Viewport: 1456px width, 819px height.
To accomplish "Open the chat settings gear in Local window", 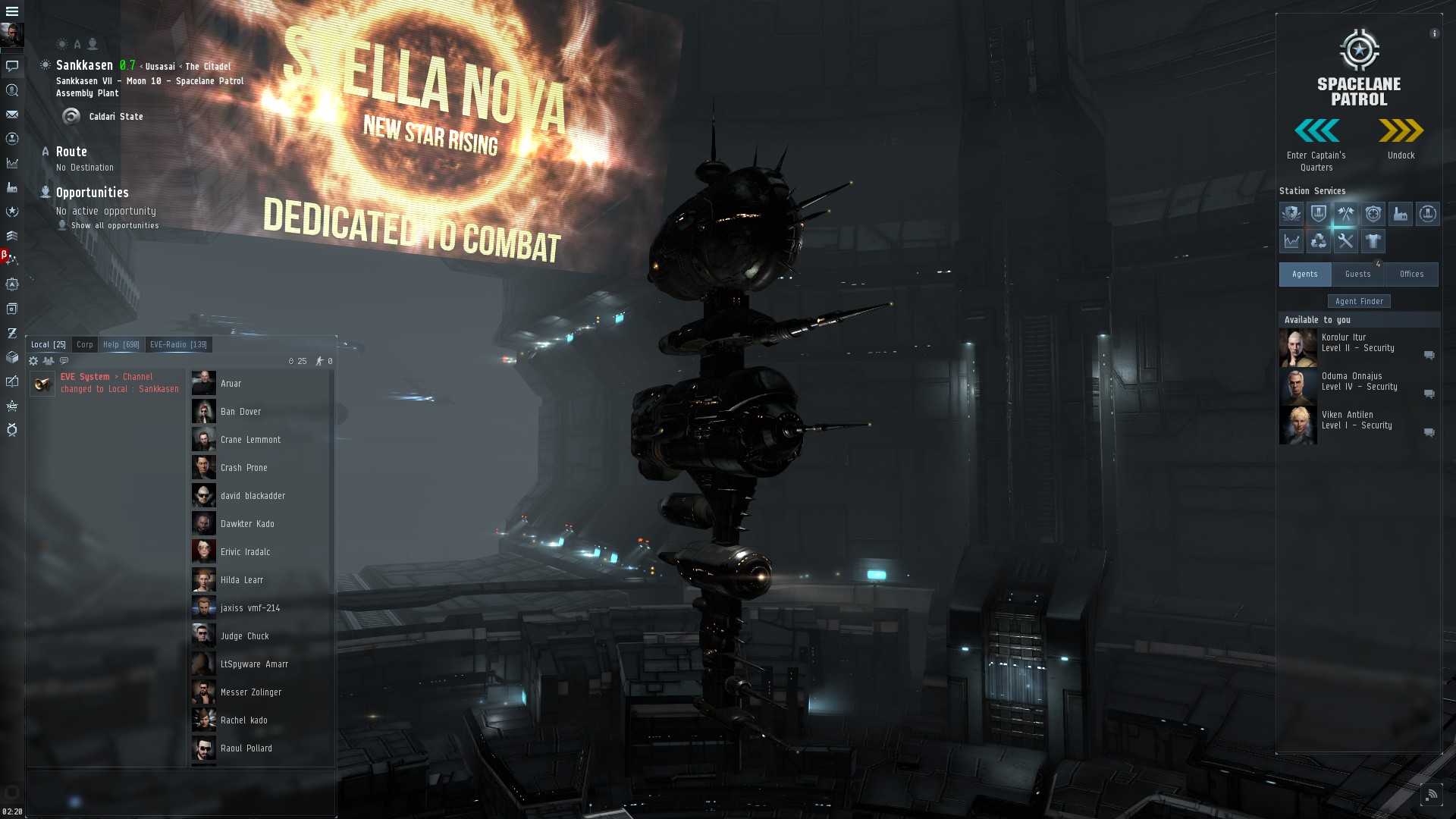I will click(x=33, y=362).
